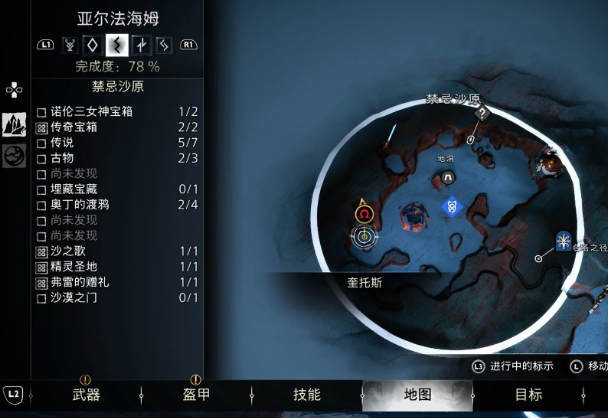Select Kratos's red omega position marker

[x=364, y=213]
